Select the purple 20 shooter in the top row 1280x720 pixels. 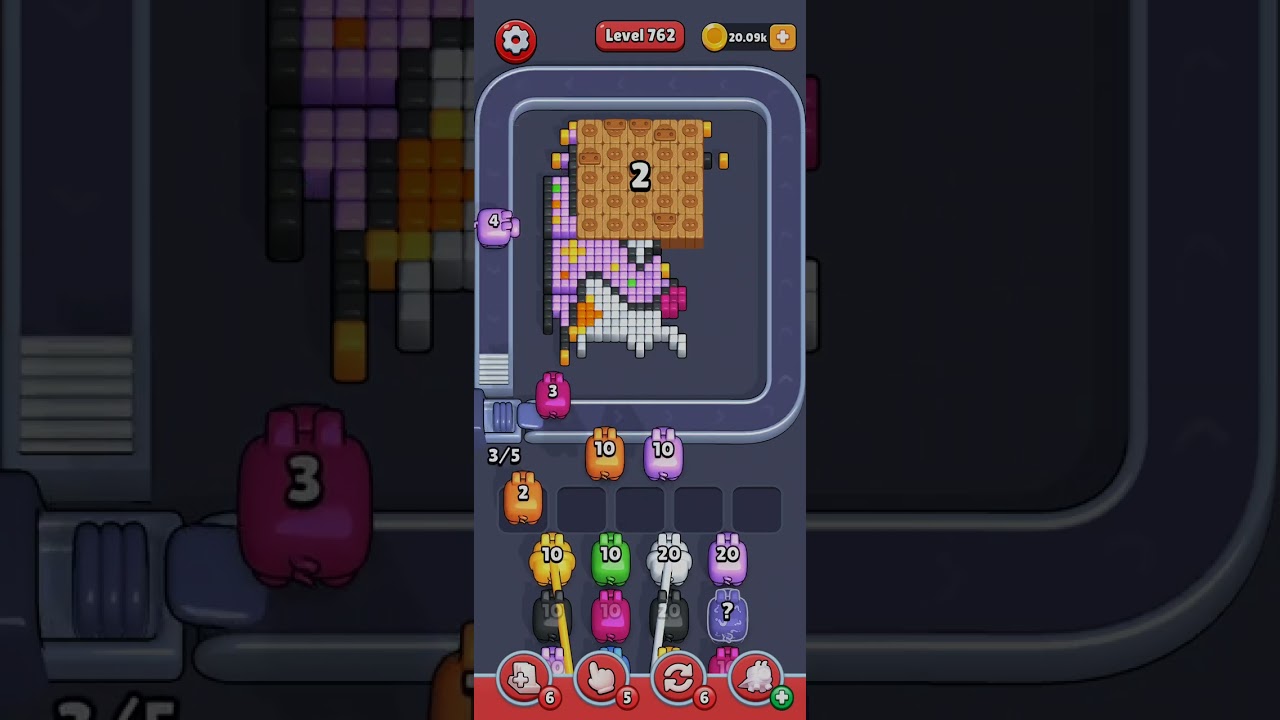click(x=727, y=560)
